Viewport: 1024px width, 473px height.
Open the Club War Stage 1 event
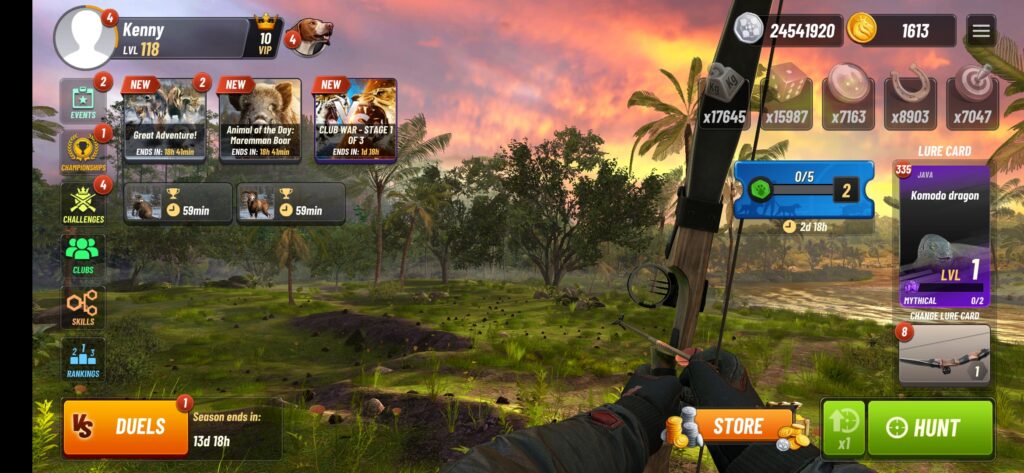(355, 120)
